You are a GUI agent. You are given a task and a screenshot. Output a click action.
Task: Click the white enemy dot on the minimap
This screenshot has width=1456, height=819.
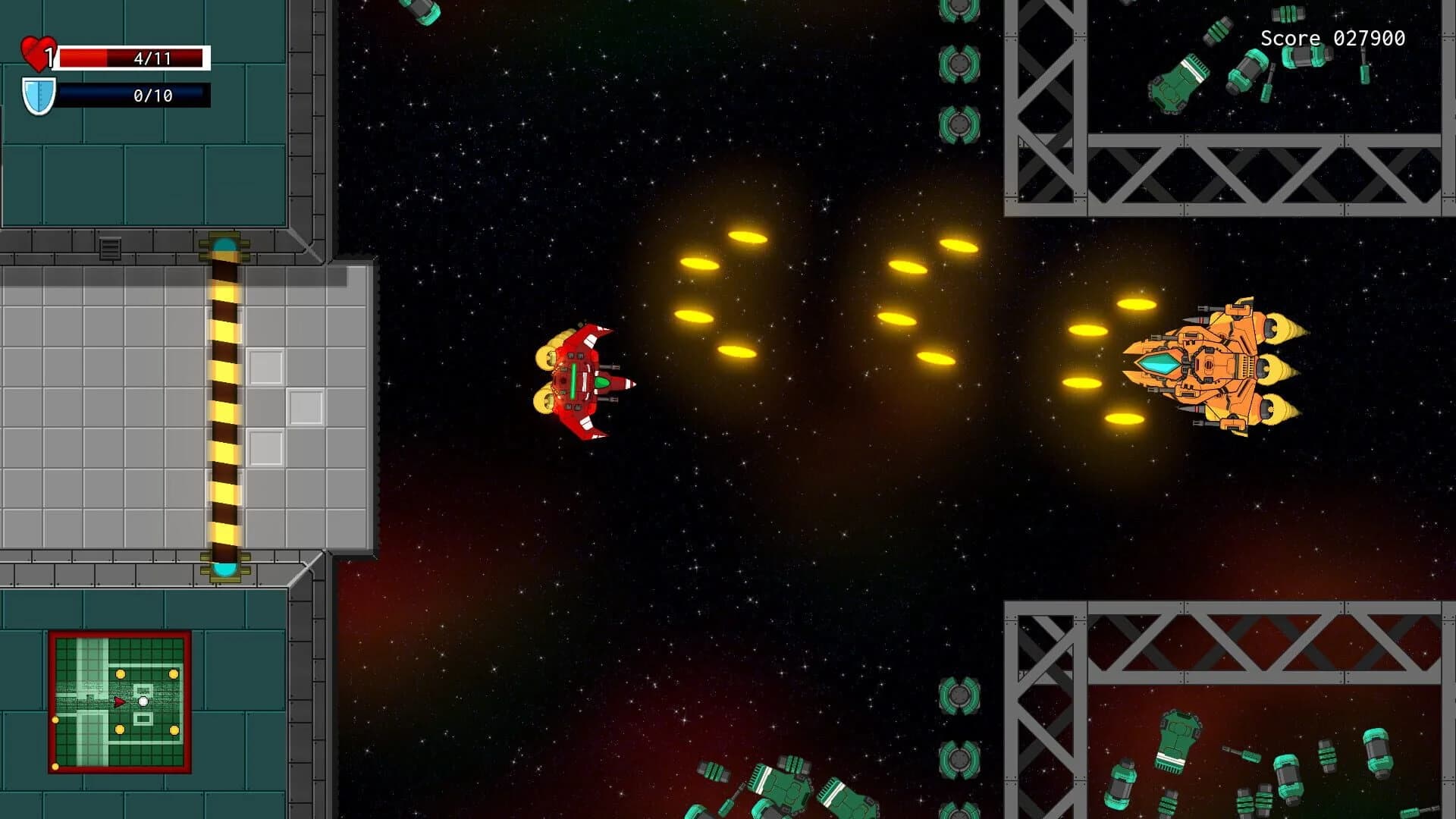[143, 701]
